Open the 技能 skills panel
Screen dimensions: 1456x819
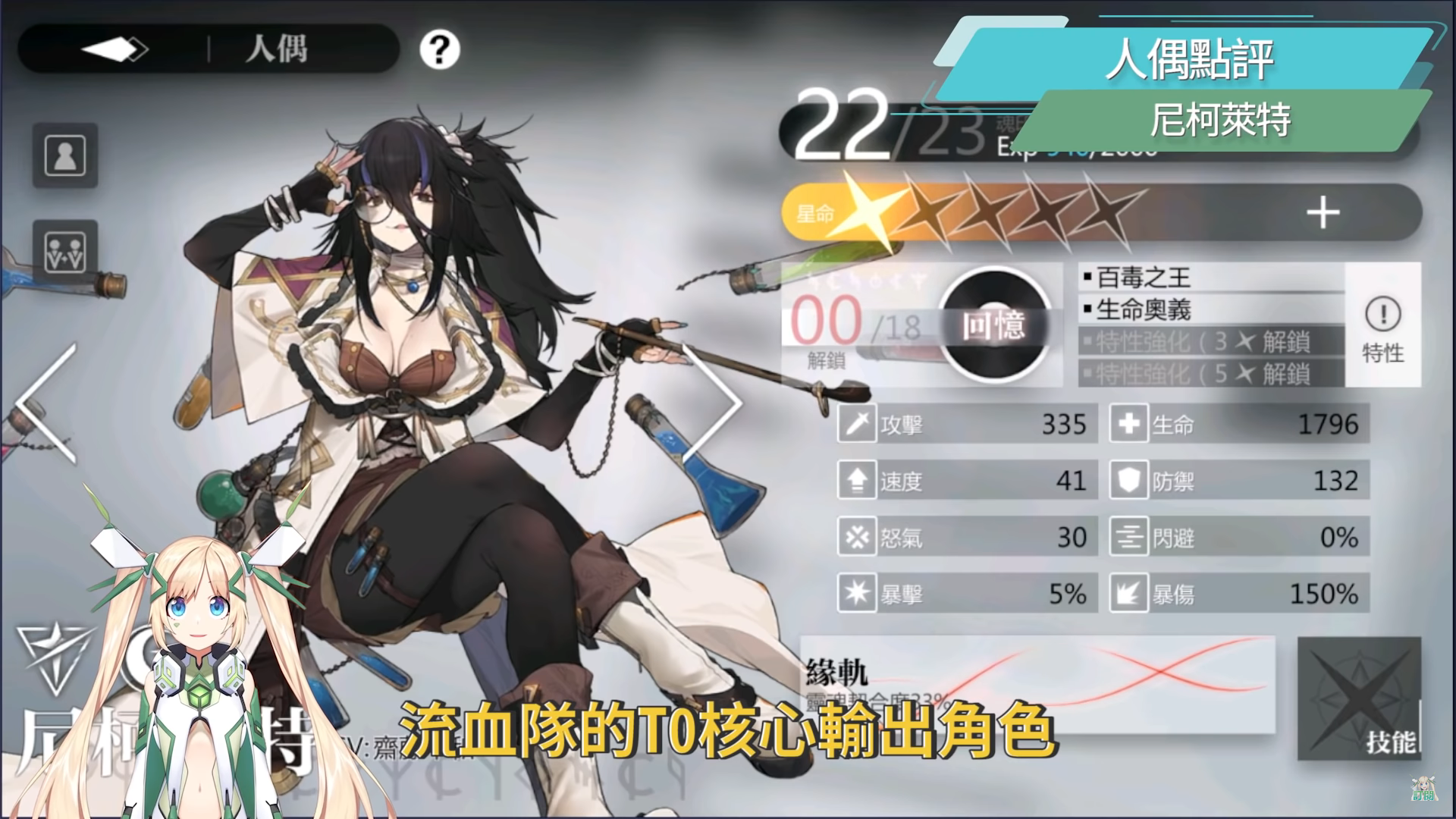coord(1359,698)
